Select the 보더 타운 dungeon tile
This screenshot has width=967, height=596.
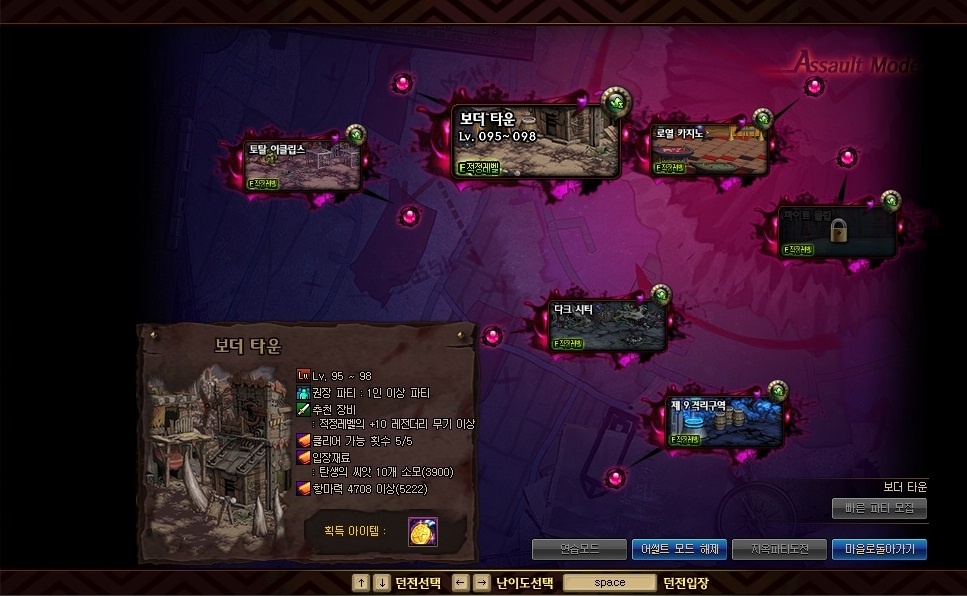point(535,141)
